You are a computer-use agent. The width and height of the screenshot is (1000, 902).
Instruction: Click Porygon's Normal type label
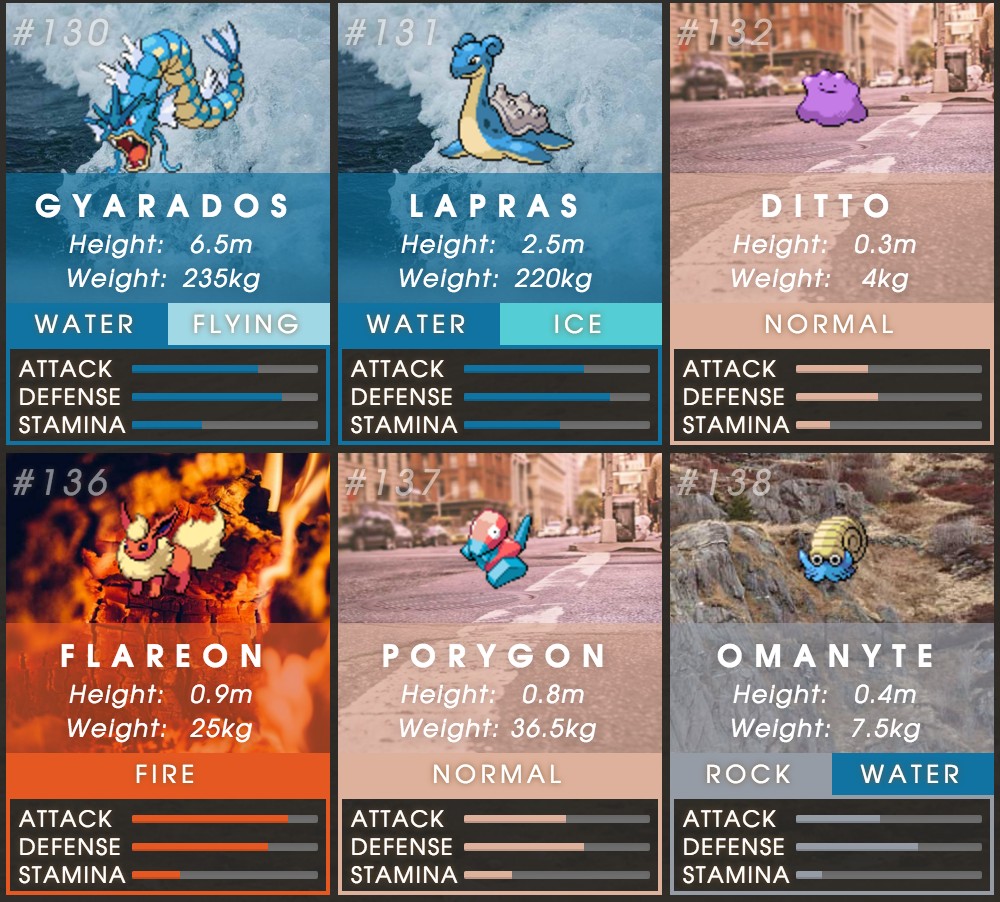coord(499,774)
